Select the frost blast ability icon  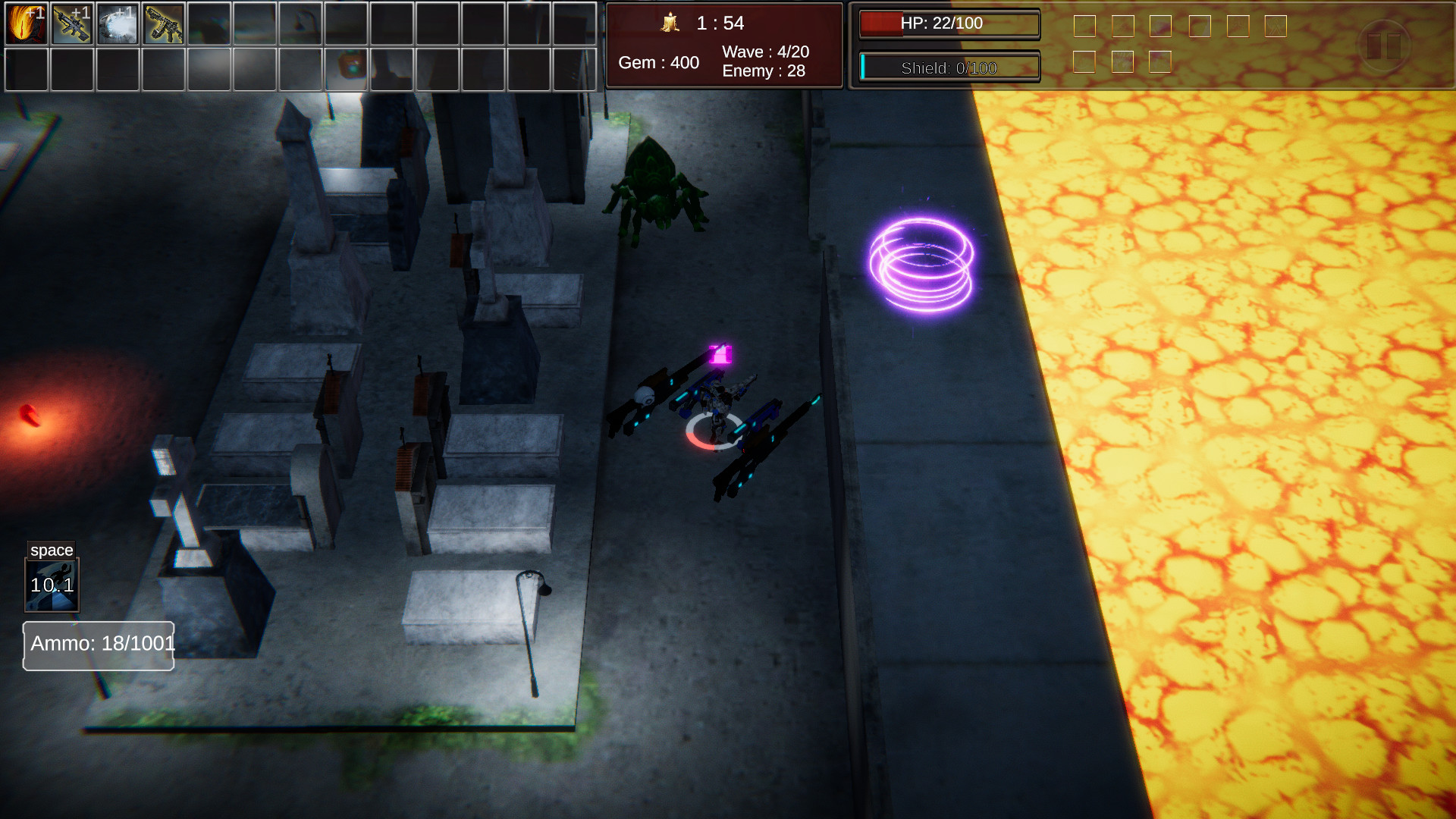[118, 24]
